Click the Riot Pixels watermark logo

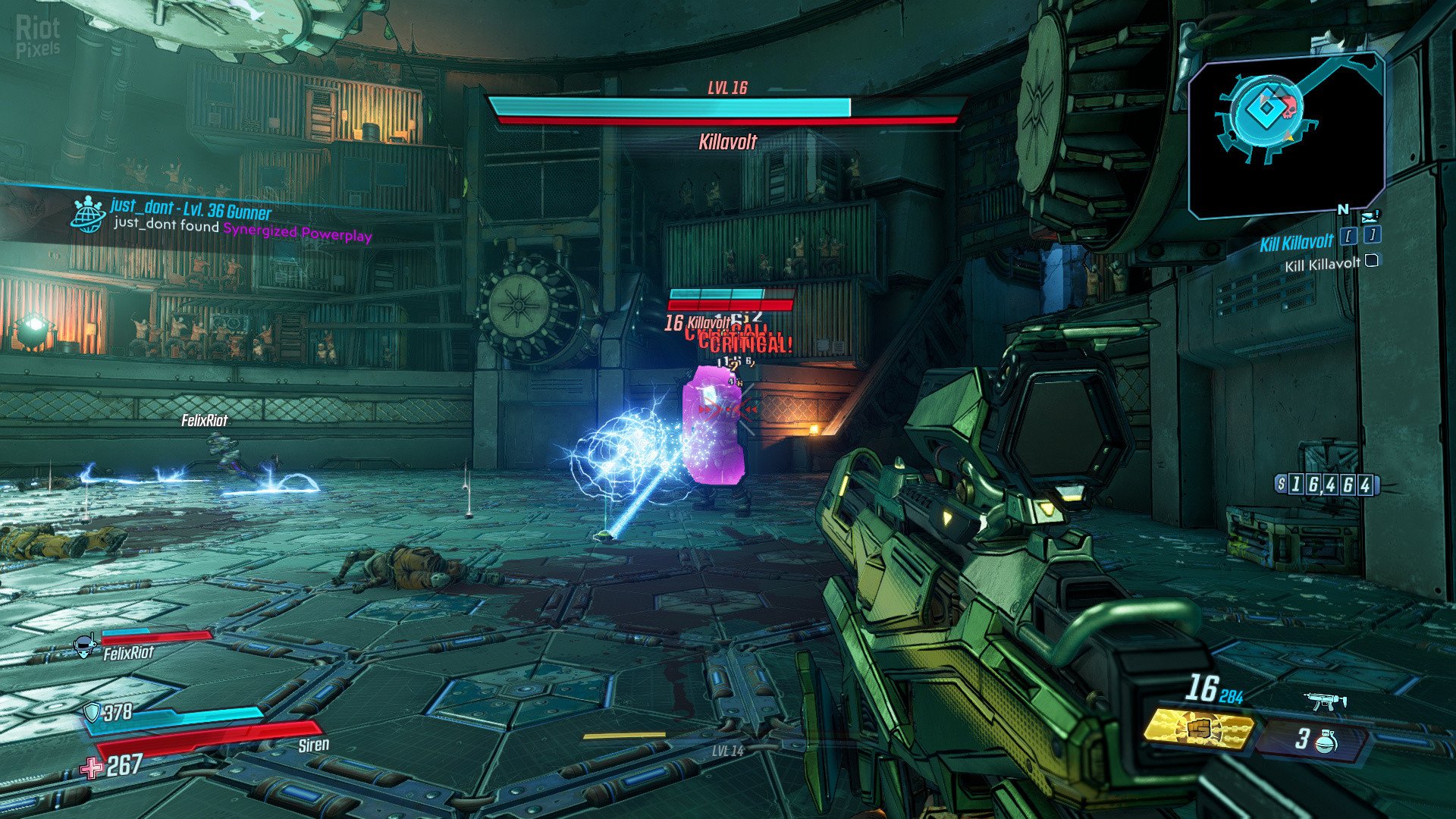tap(38, 36)
